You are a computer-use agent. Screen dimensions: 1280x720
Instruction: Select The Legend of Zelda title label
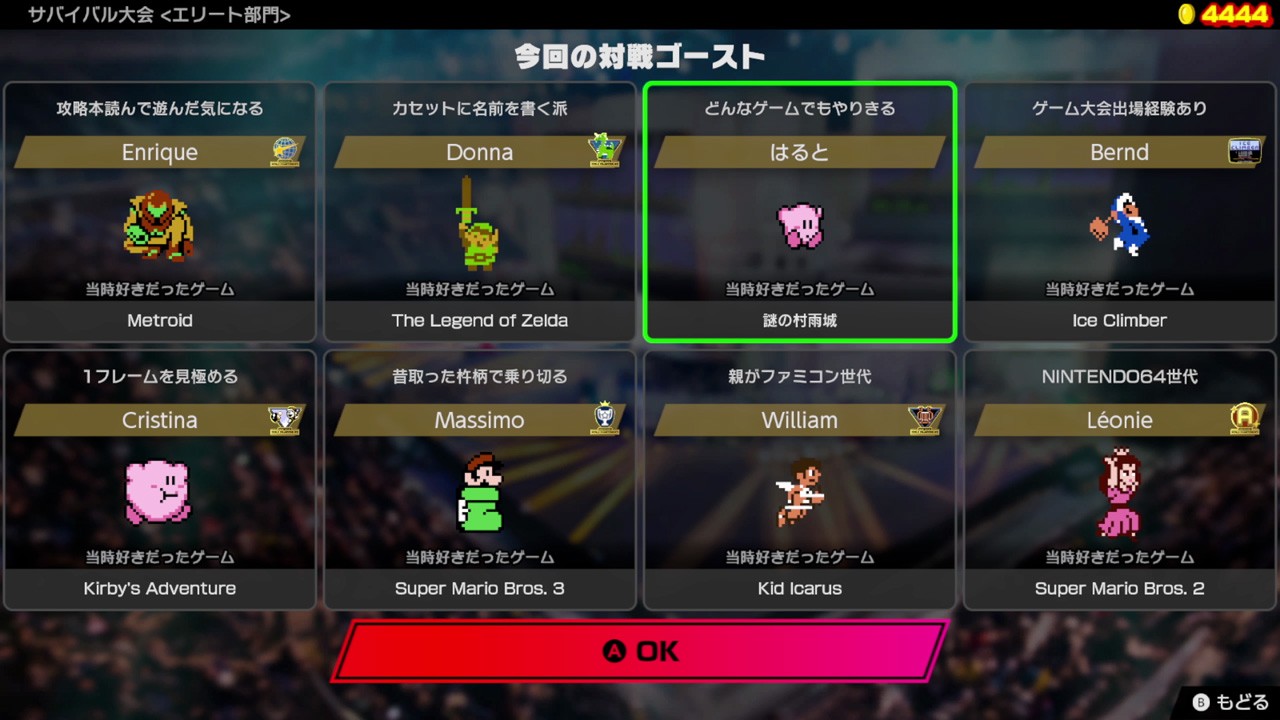tap(479, 320)
